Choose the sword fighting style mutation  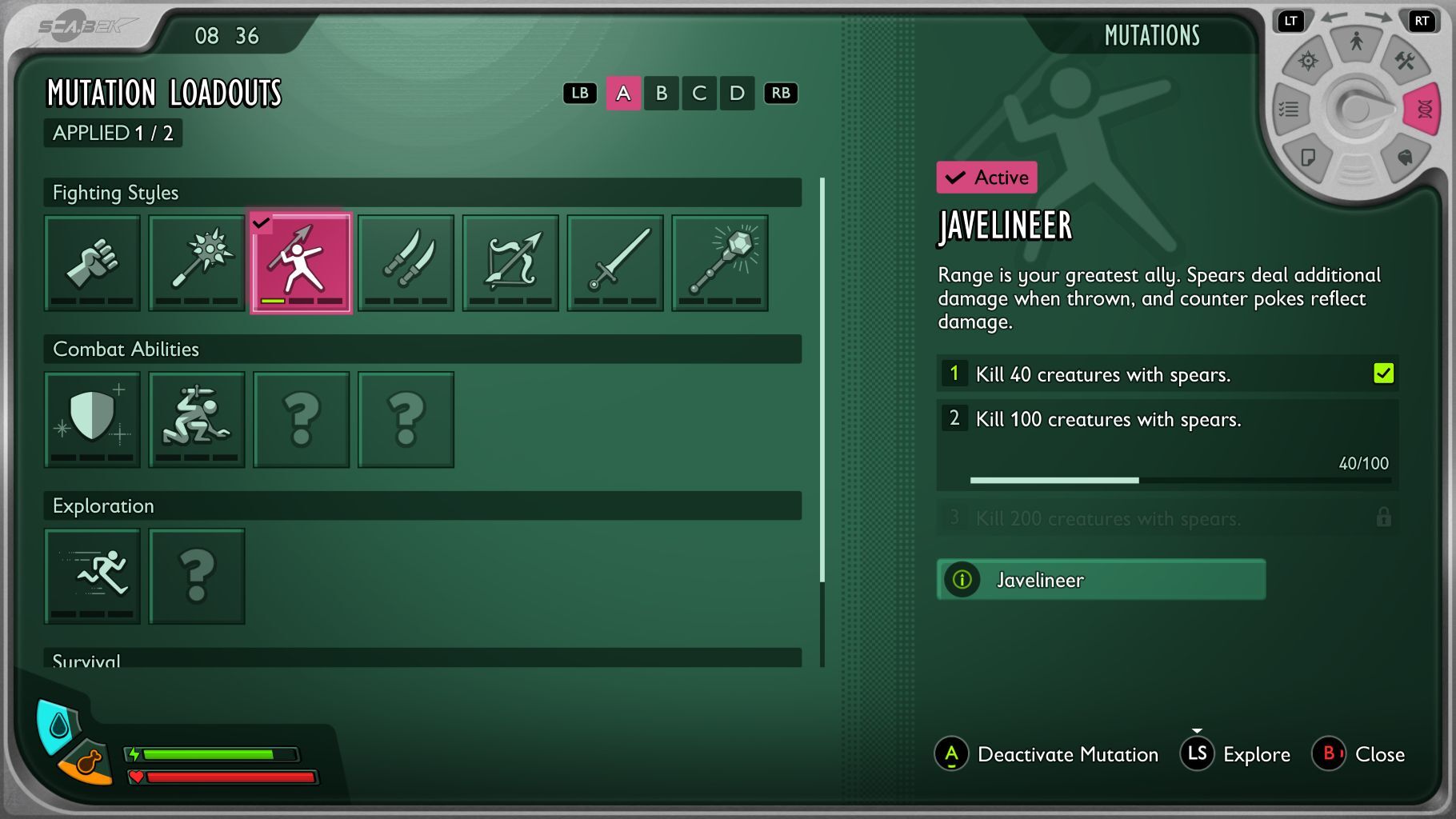[x=615, y=262]
